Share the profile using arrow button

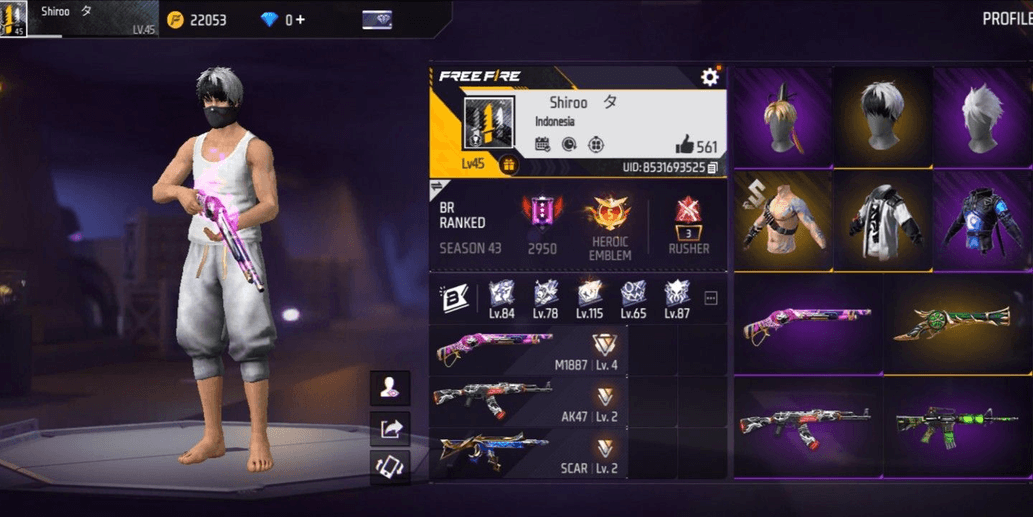pyautogui.click(x=389, y=429)
